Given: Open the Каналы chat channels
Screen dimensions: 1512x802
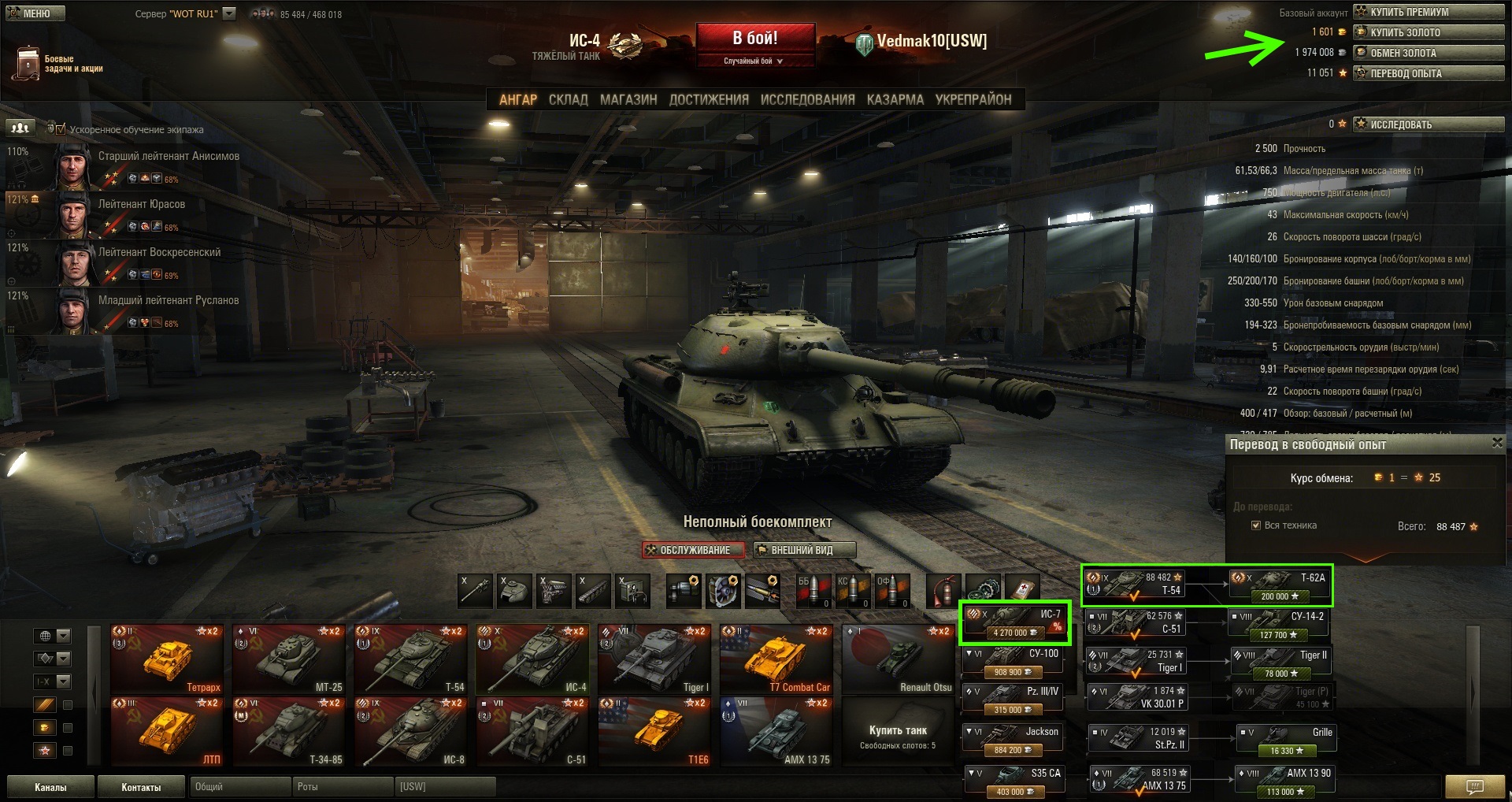Looking at the screenshot, I should 50,787.
